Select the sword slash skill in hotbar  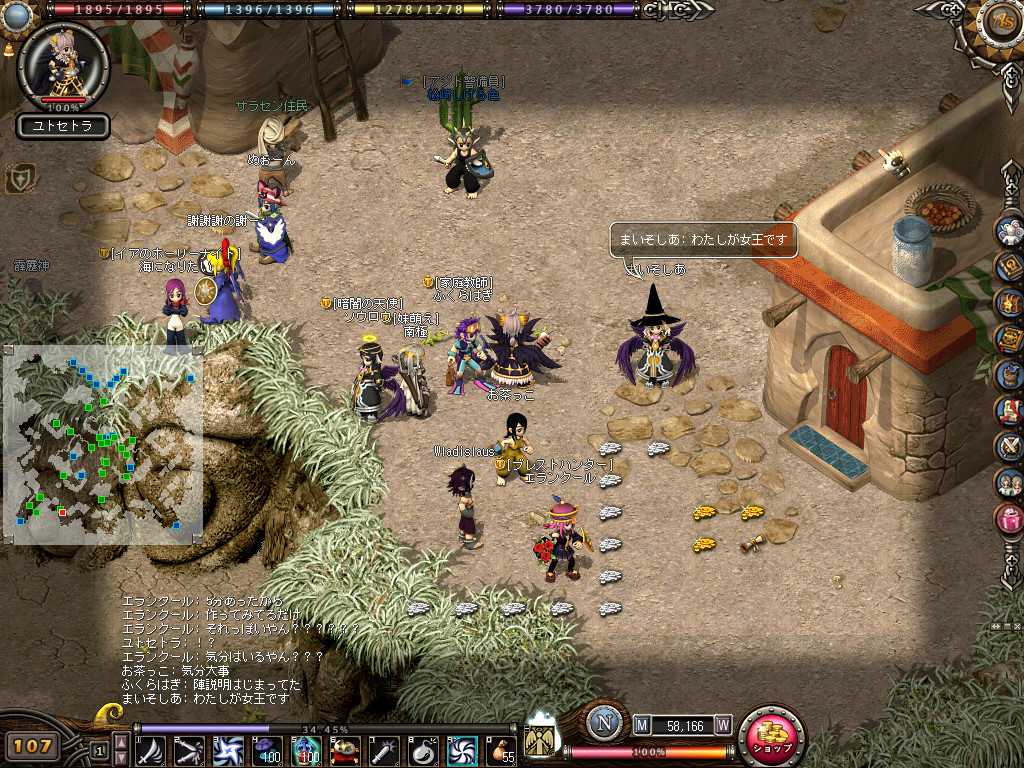pos(151,749)
